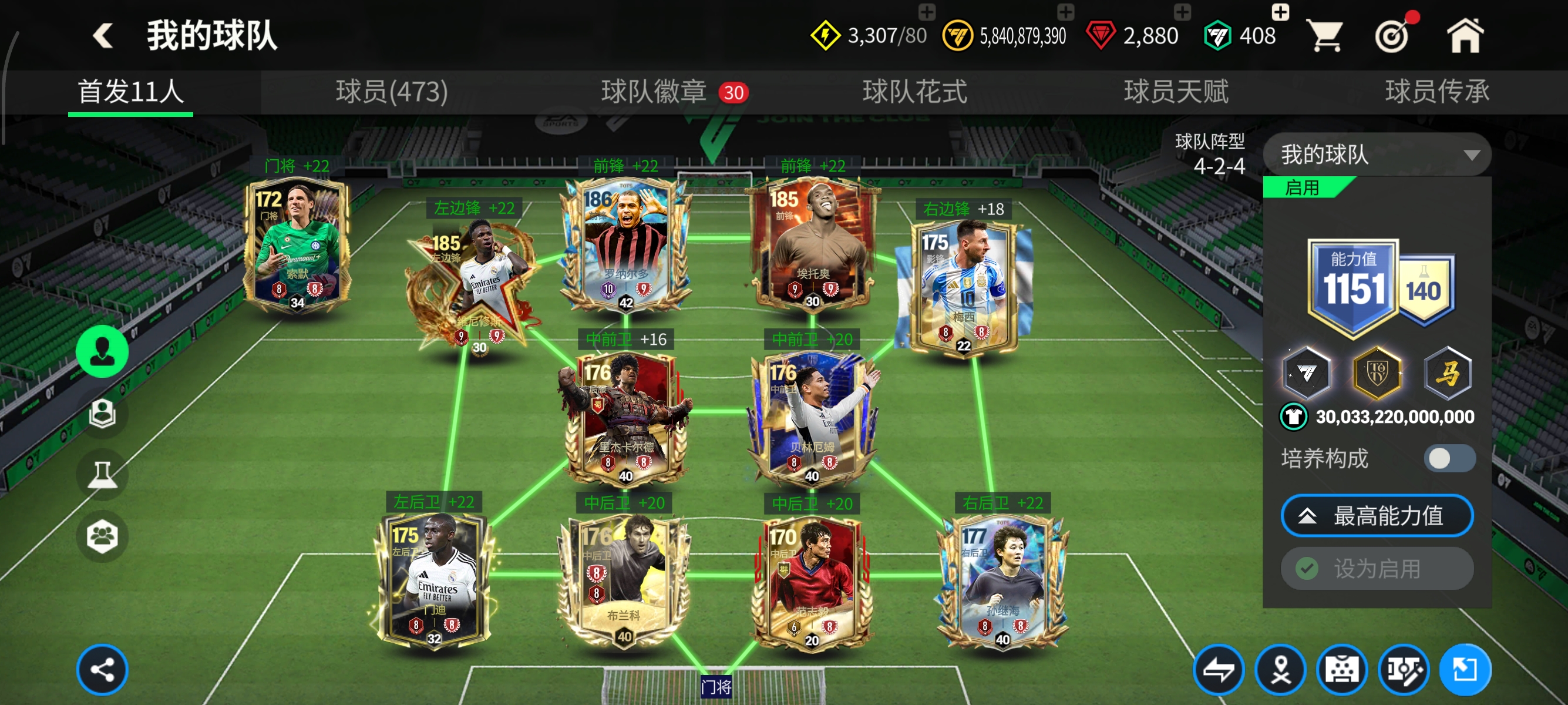
Task: Click the swap arrows button
Action: click(1219, 670)
